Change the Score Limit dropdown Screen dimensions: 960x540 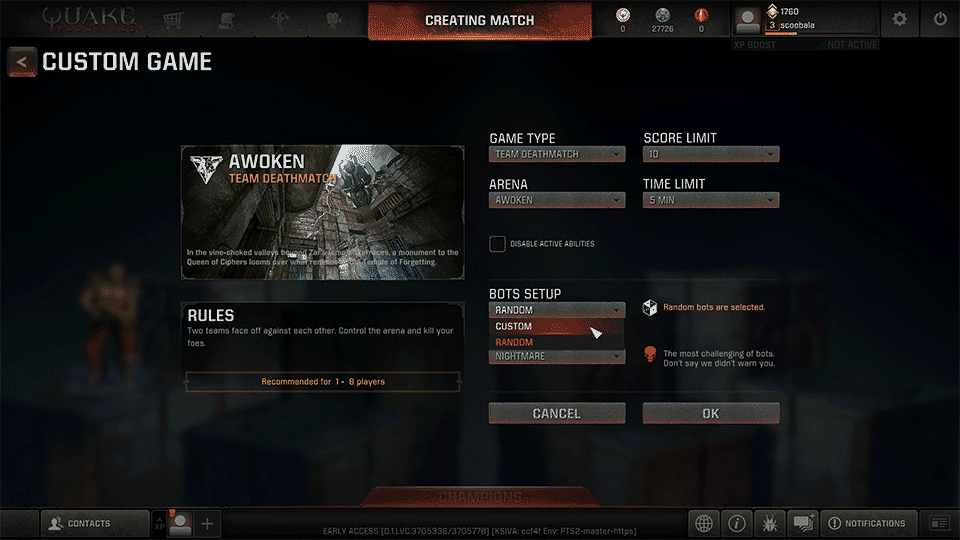(710, 154)
